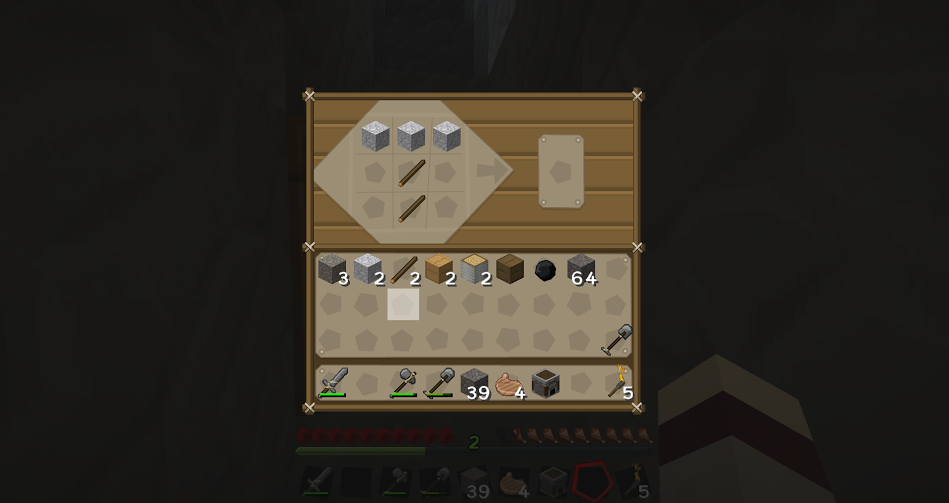Viewport: 949px width, 503px height.
Task: Pick up the lump of coal
Action: coord(545,270)
